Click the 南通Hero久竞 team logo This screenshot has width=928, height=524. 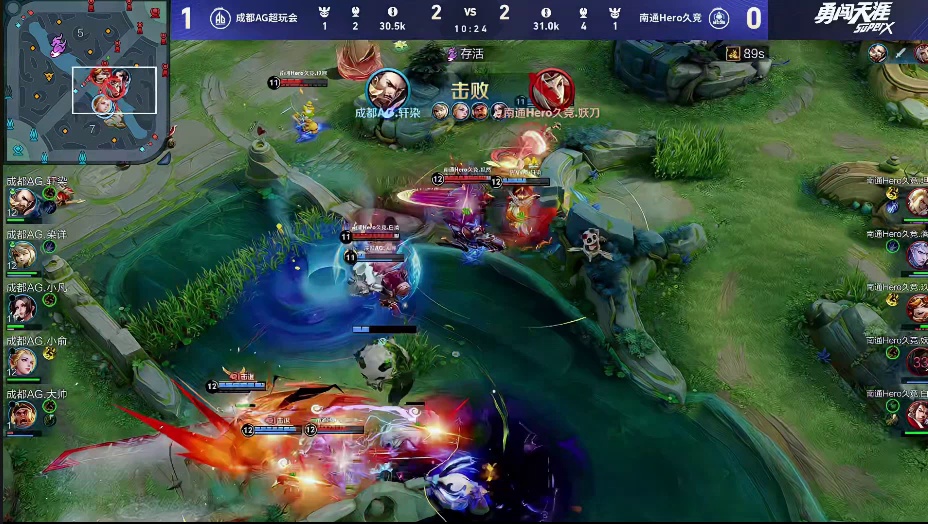pyautogui.click(x=715, y=18)
